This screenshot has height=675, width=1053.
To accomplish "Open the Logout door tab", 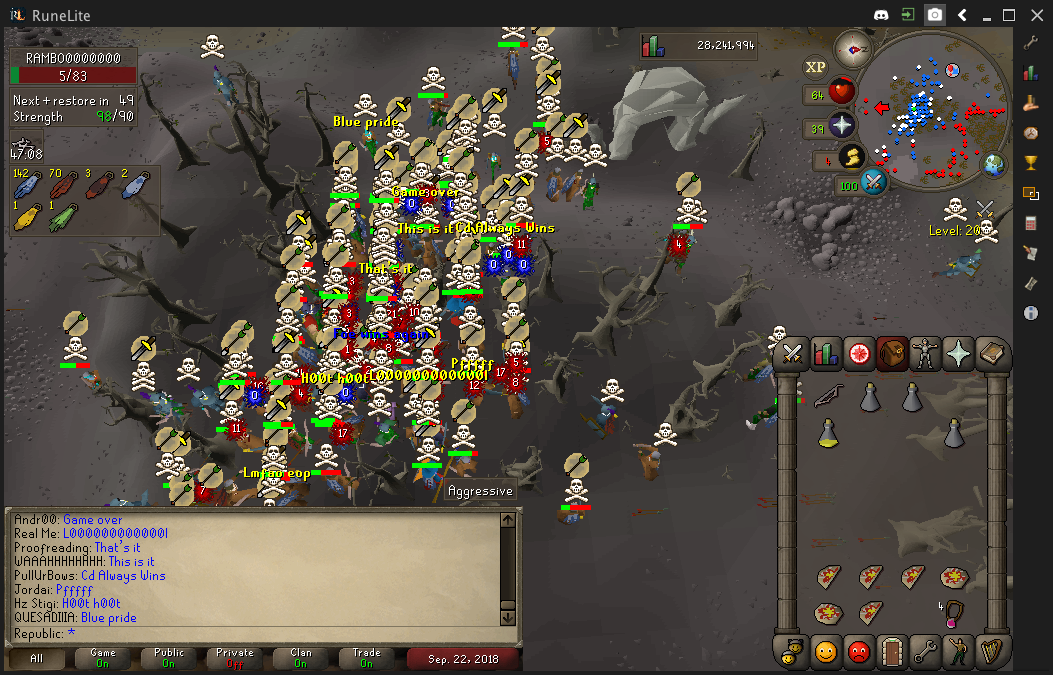I will (x=892, y=652).
